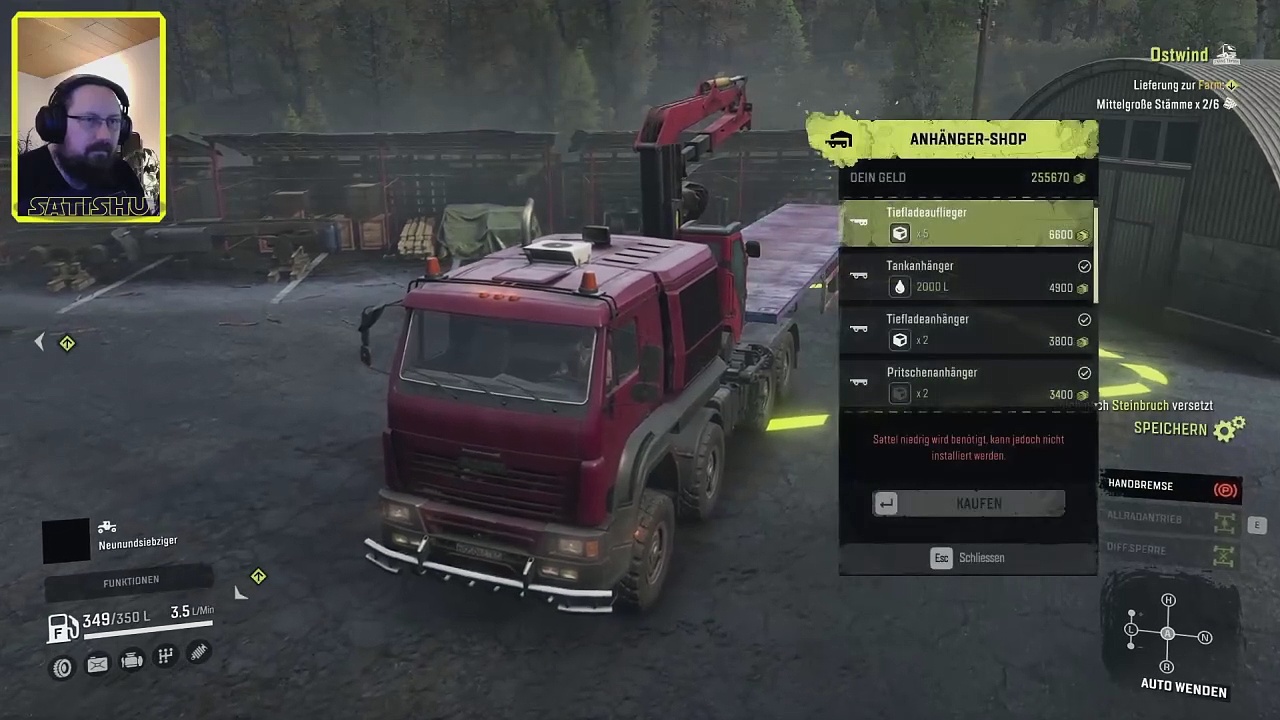Click the Kaufen purchase button
The image size is (1280, 720).
pyautogui.click(x=968, y=504)
